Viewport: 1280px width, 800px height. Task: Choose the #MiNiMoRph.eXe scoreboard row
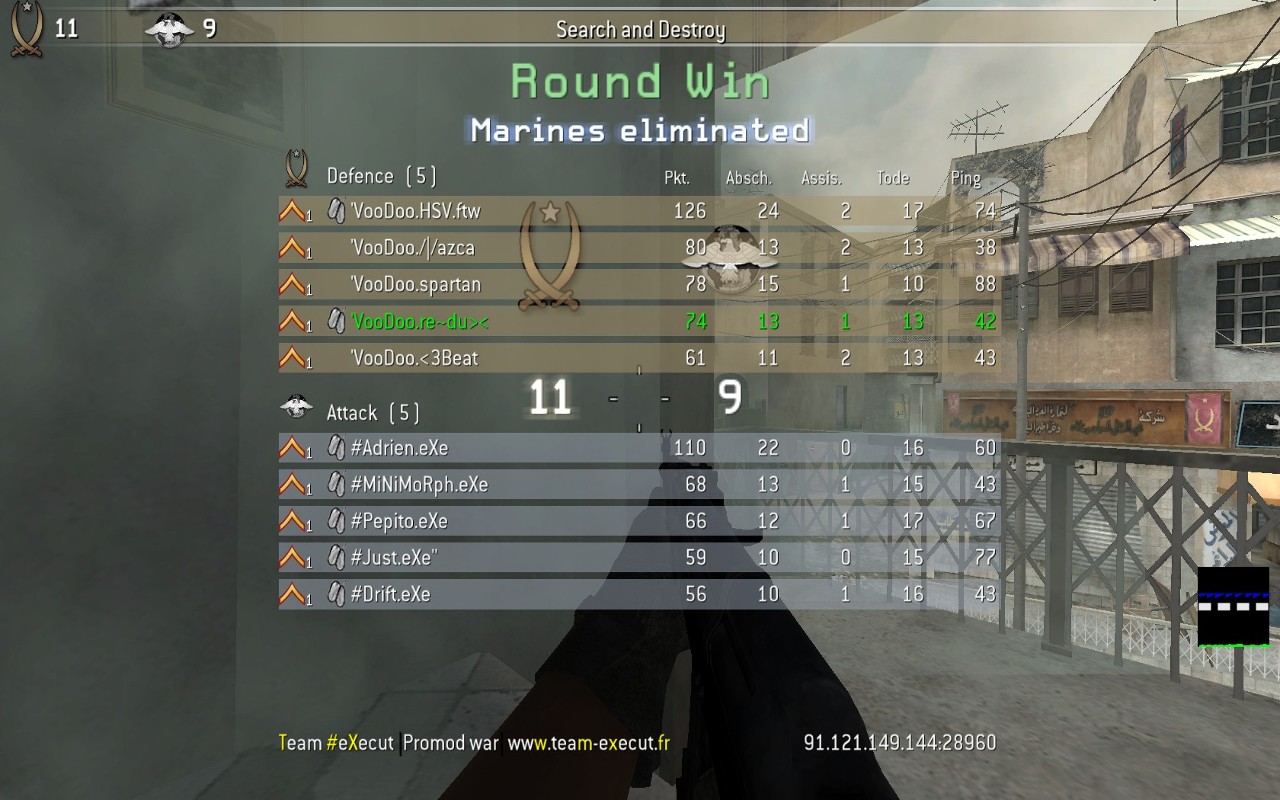pos(420,485)
